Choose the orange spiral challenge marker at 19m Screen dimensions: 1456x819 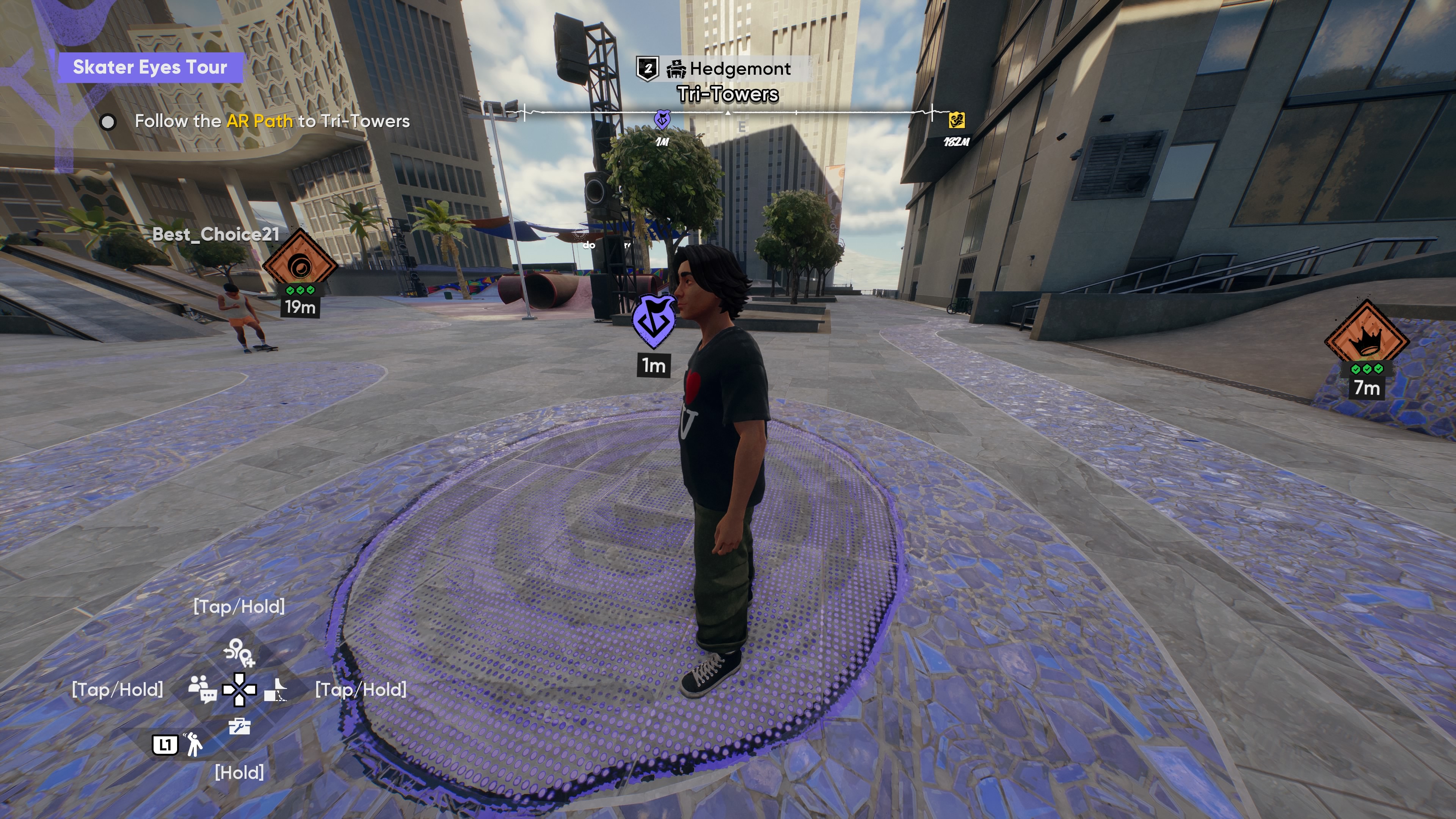click(300, 264)
